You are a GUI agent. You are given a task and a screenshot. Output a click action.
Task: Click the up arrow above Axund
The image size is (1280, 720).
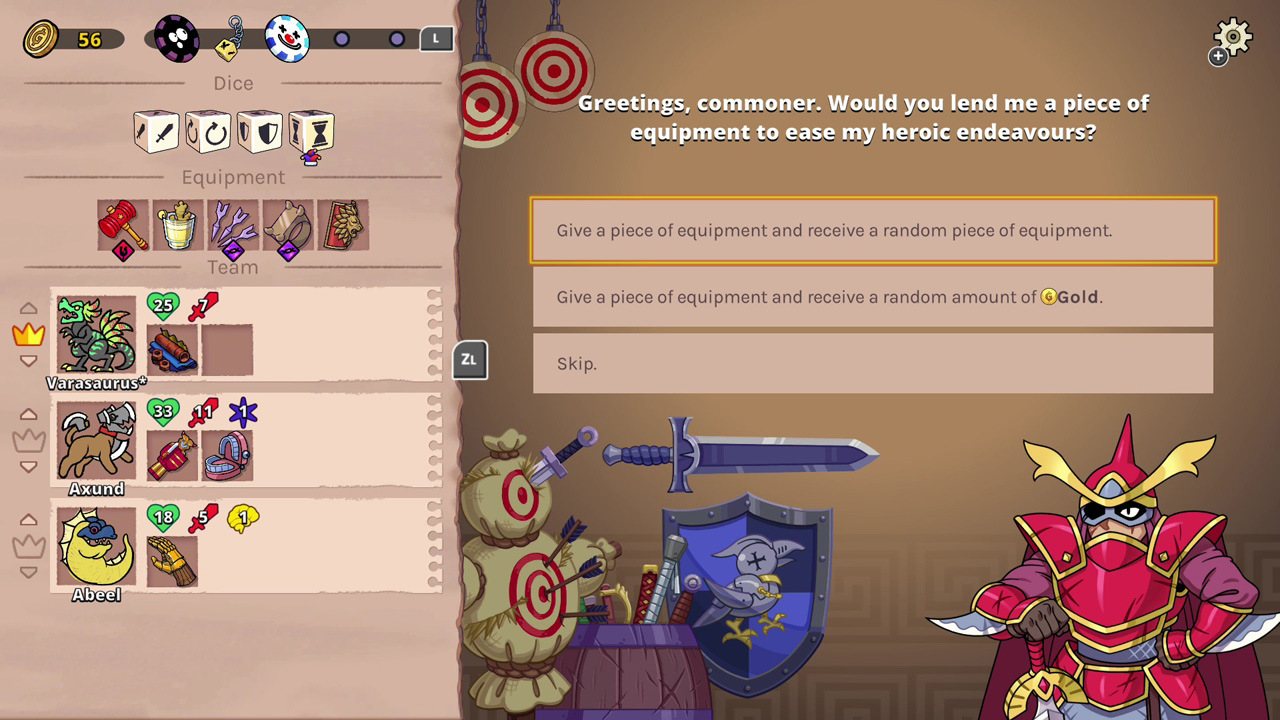pos(29,413)
